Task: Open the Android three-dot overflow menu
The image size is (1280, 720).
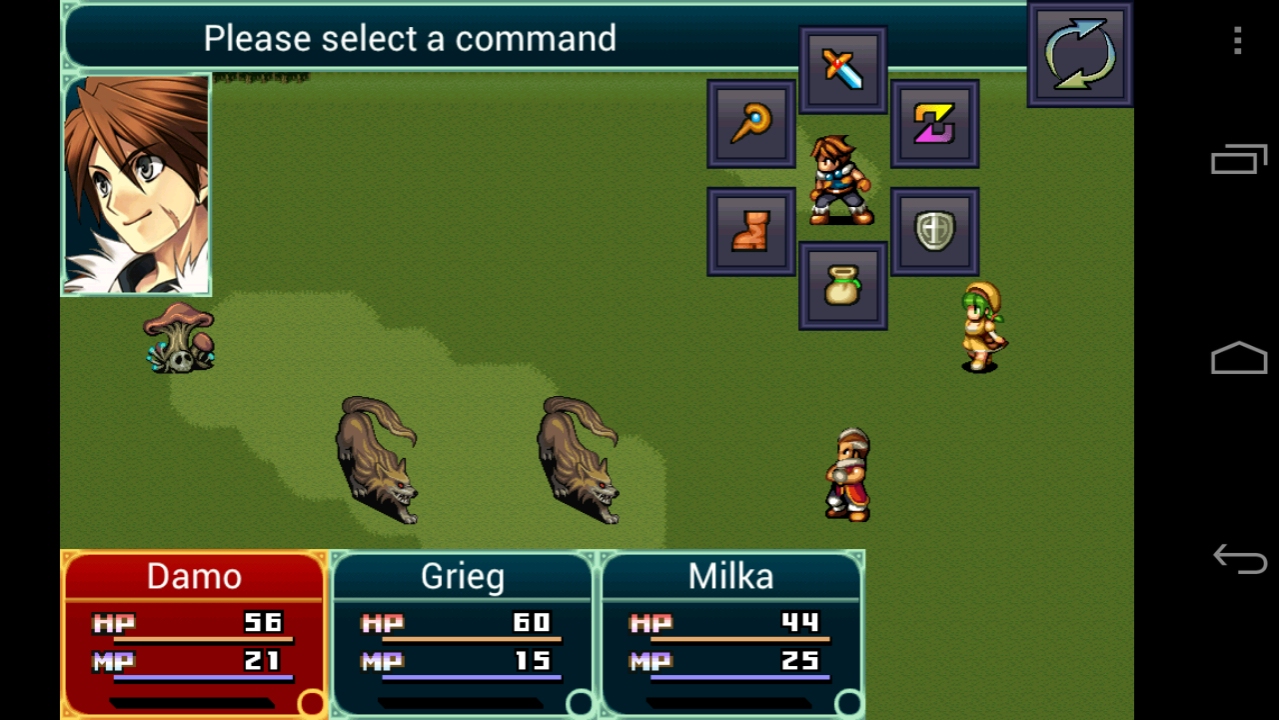Action: [x=1238, y=40]
